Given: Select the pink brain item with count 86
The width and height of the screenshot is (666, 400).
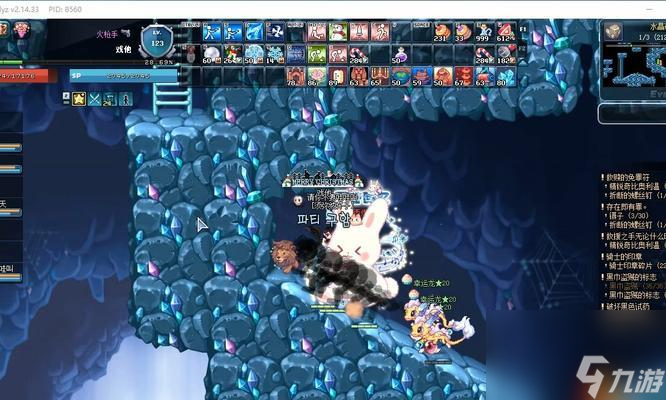Looking at the screenshot, I should [316, 74].
